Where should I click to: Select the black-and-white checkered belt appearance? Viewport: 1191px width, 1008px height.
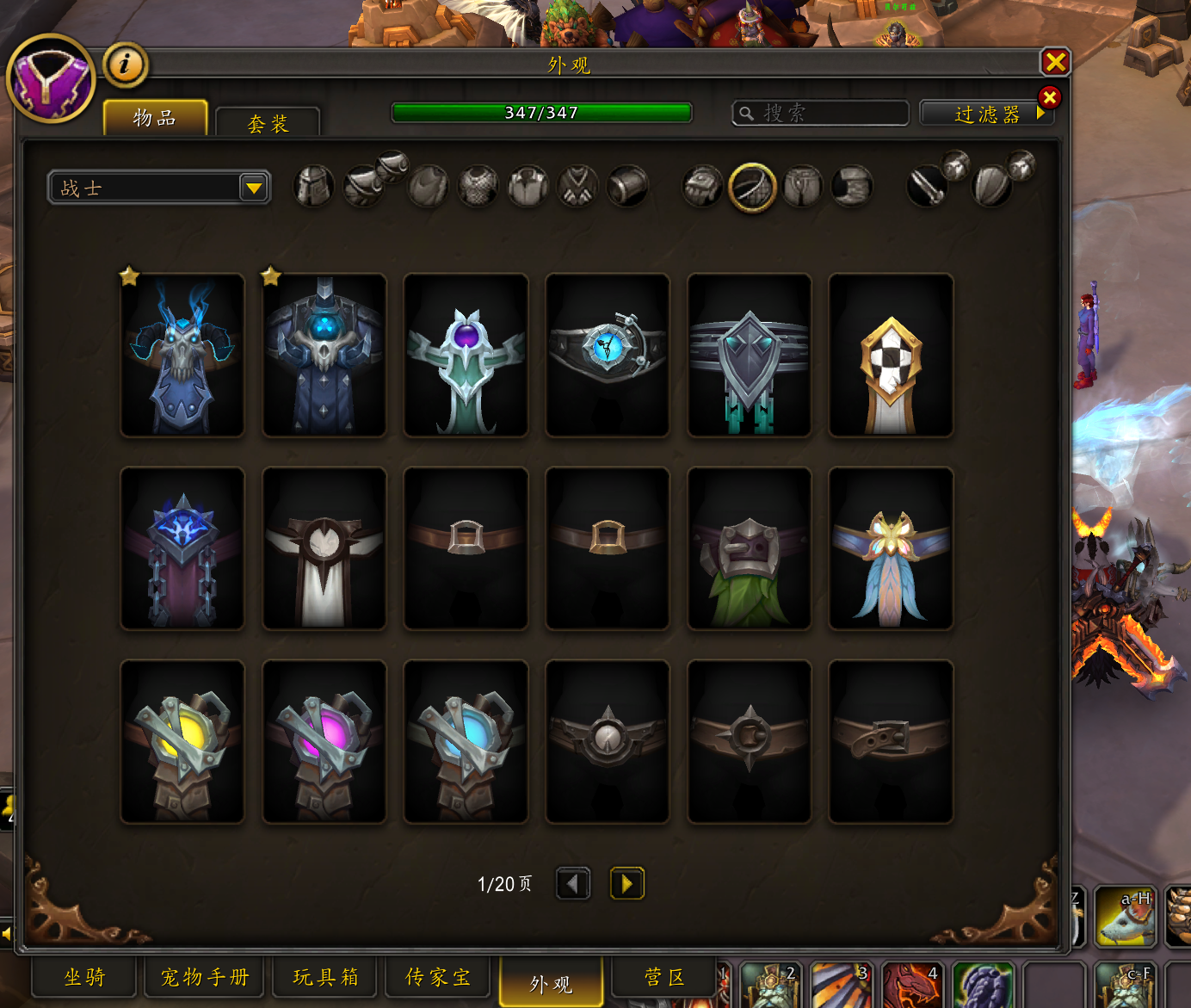[891, 355]
